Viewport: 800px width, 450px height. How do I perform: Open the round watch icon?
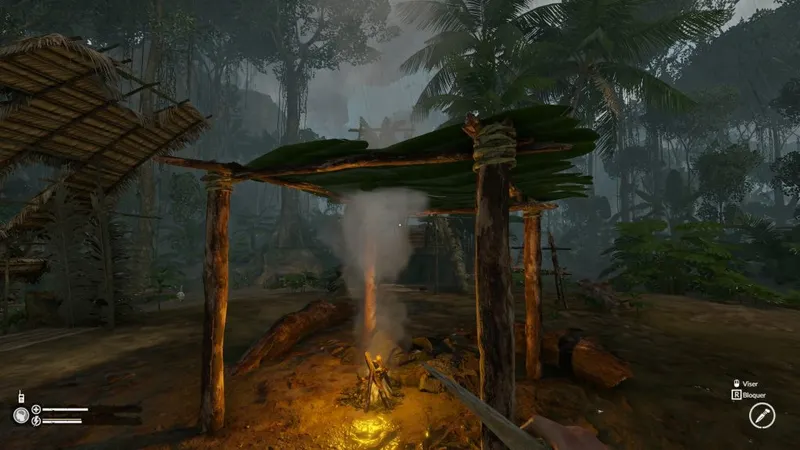pos(20,415)
